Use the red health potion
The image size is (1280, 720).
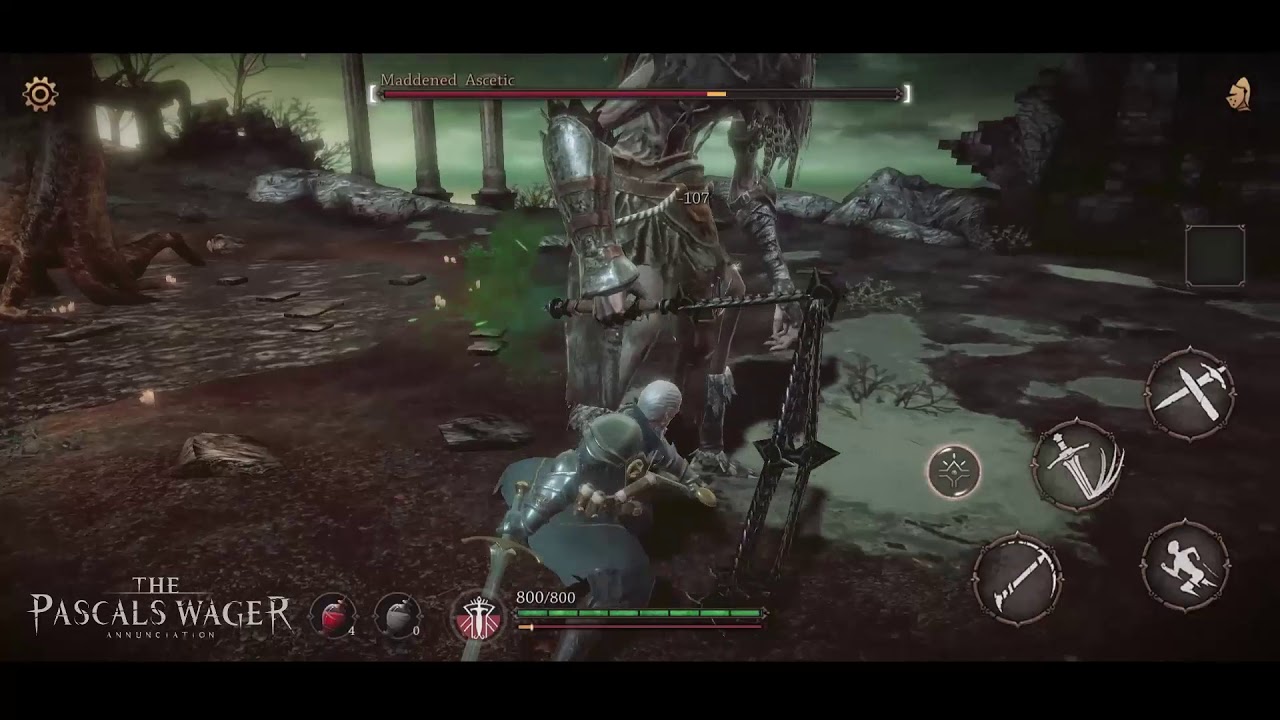[333, 615]
